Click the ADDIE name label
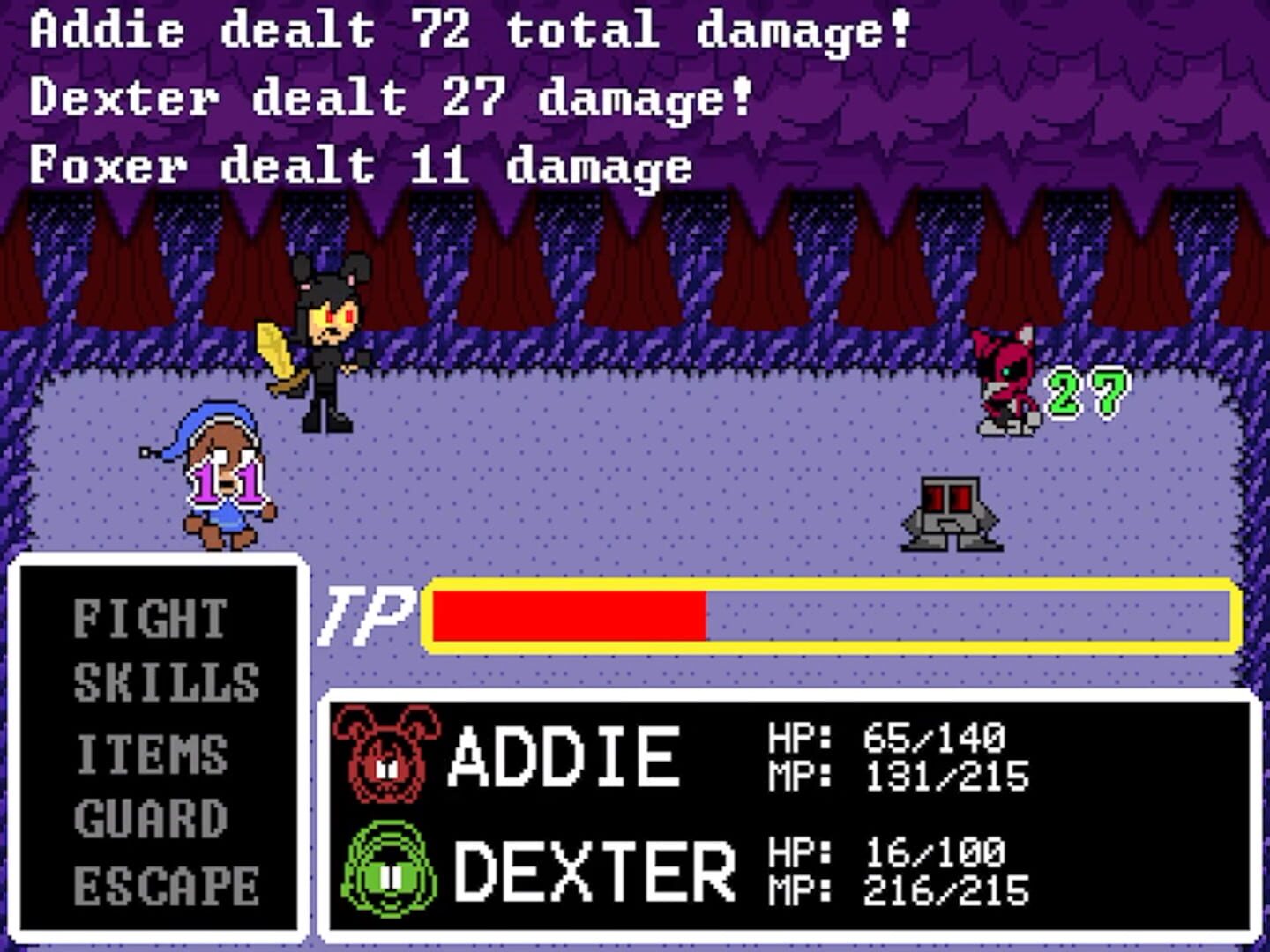This screenshot has width=1270, height=952. [564, 756]
